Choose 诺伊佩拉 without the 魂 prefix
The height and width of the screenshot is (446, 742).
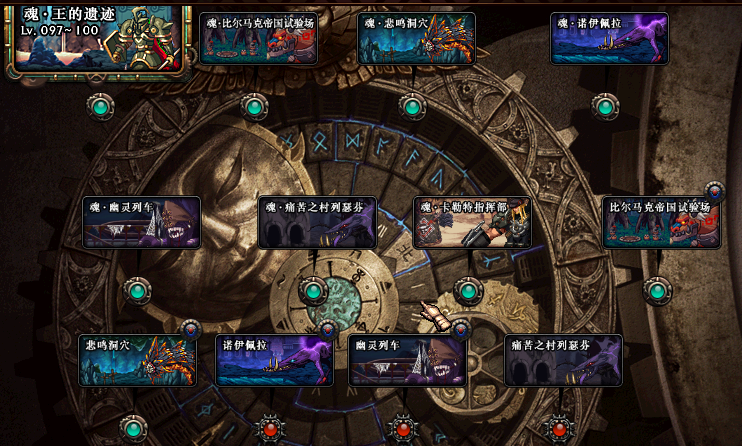(x=274, y=360)
